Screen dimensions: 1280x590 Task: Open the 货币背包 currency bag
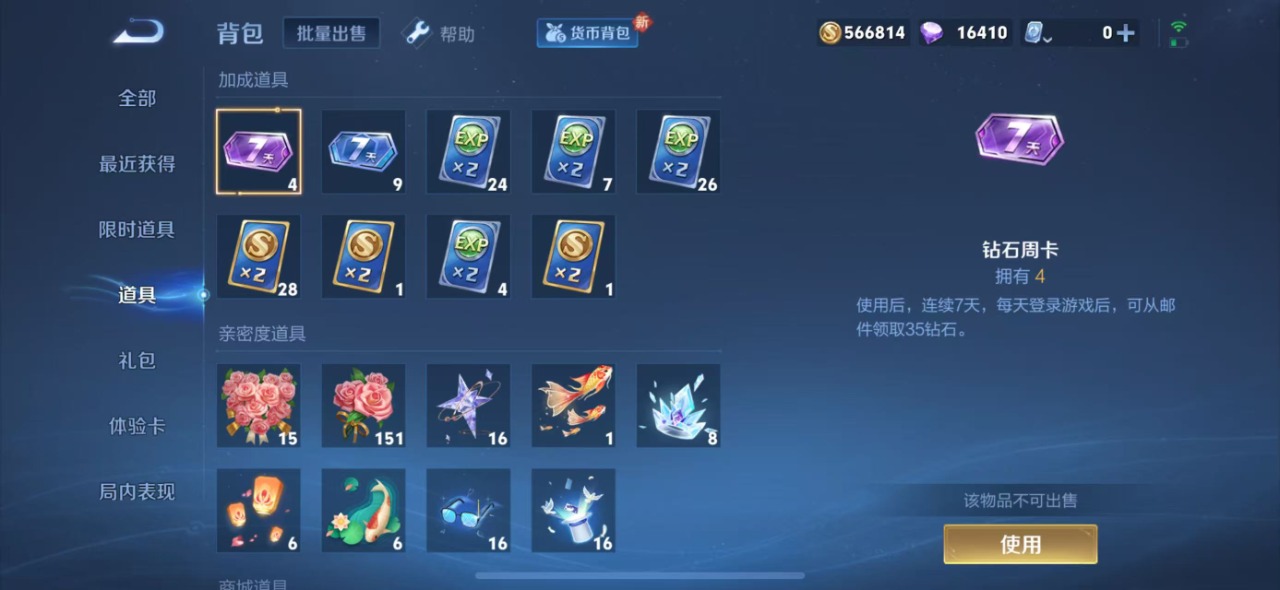(x=588, y=33)
